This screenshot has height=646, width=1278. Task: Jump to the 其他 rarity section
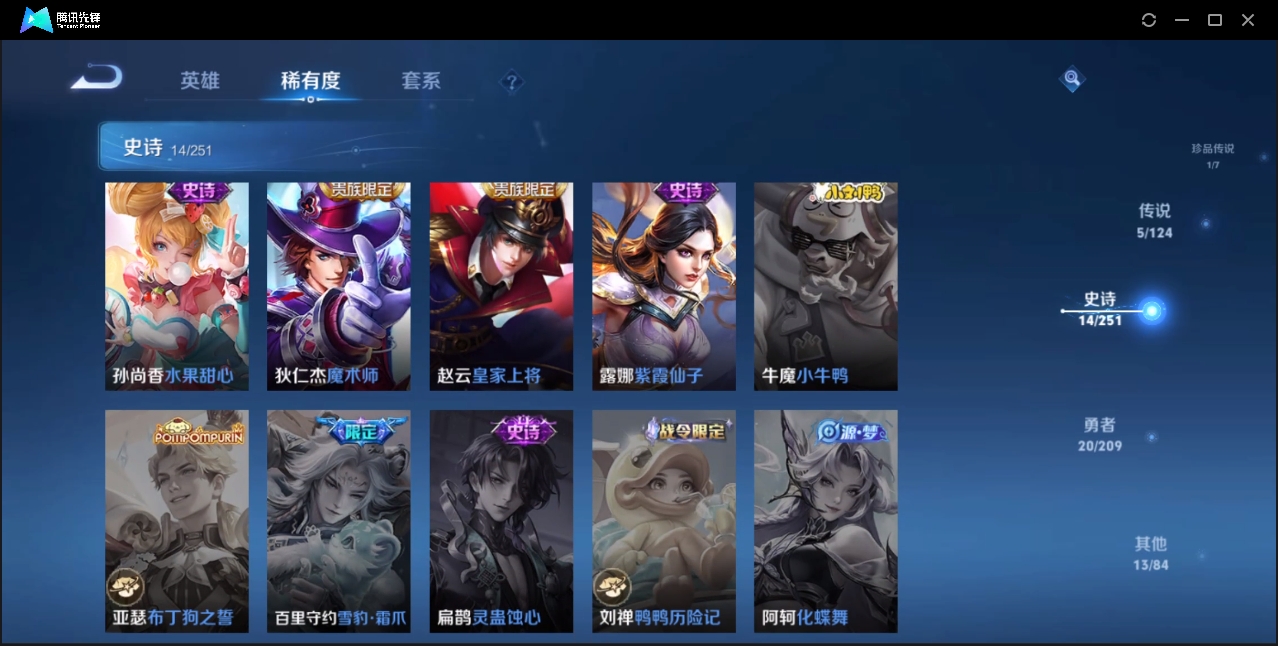pyautogui.click(x=1150, y=553)
